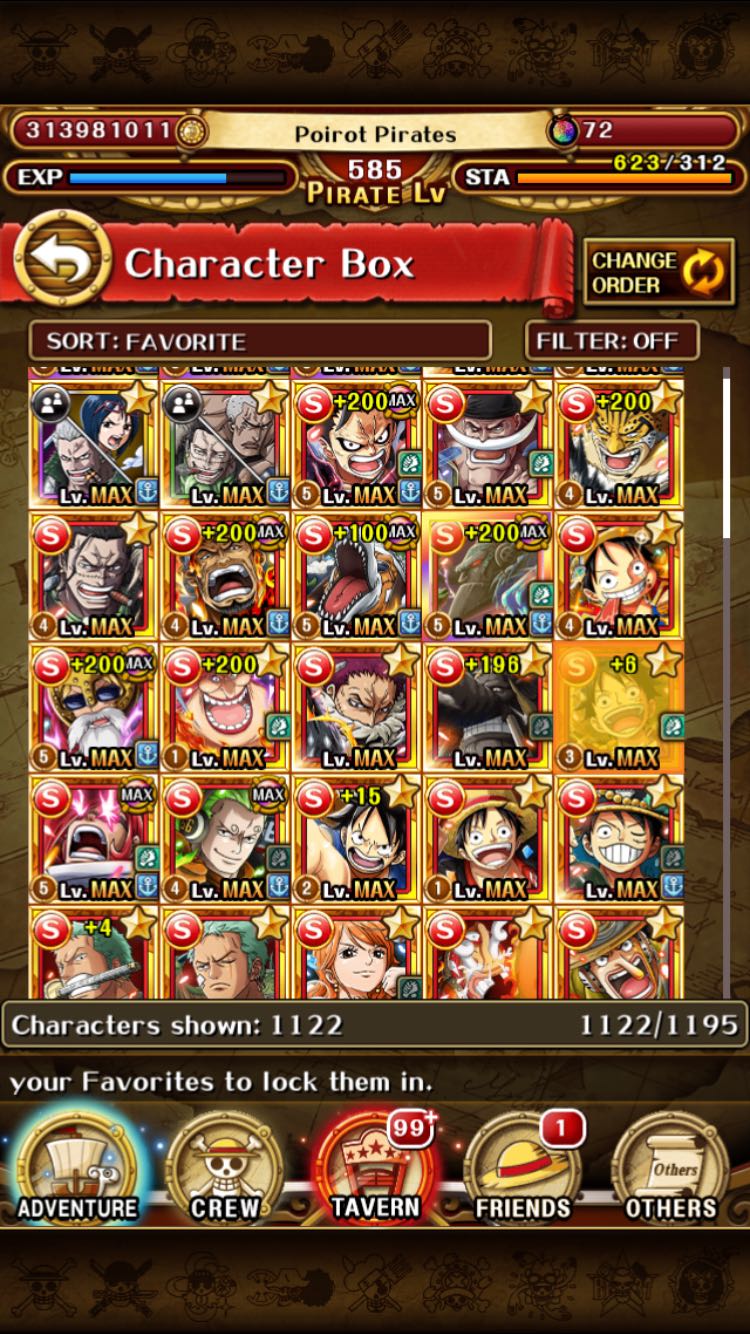Open the Filter: Off options

click(x=611, y=341)
